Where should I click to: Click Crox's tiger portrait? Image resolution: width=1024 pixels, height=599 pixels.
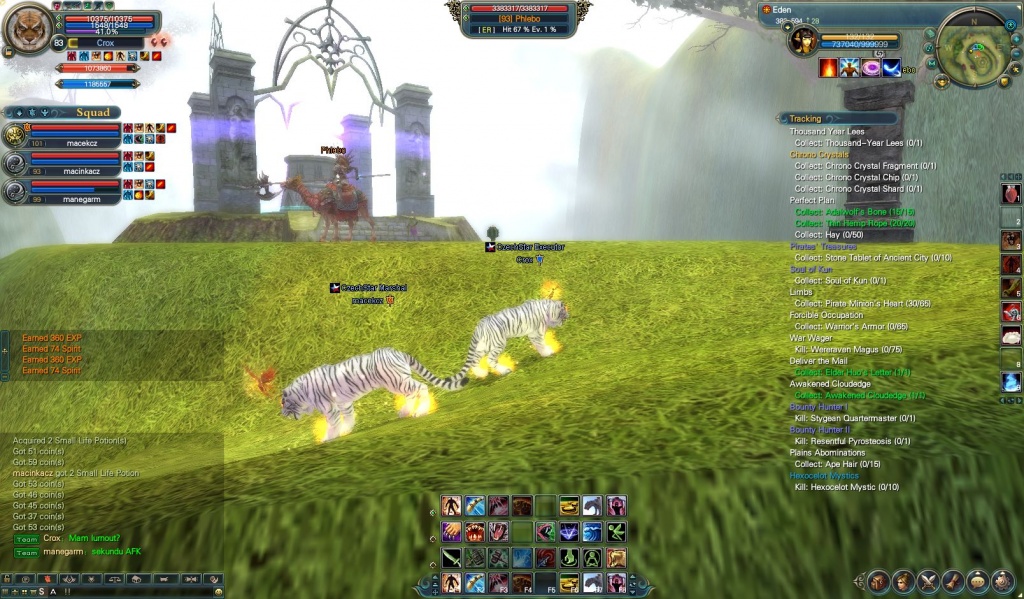tap(28, 29)
